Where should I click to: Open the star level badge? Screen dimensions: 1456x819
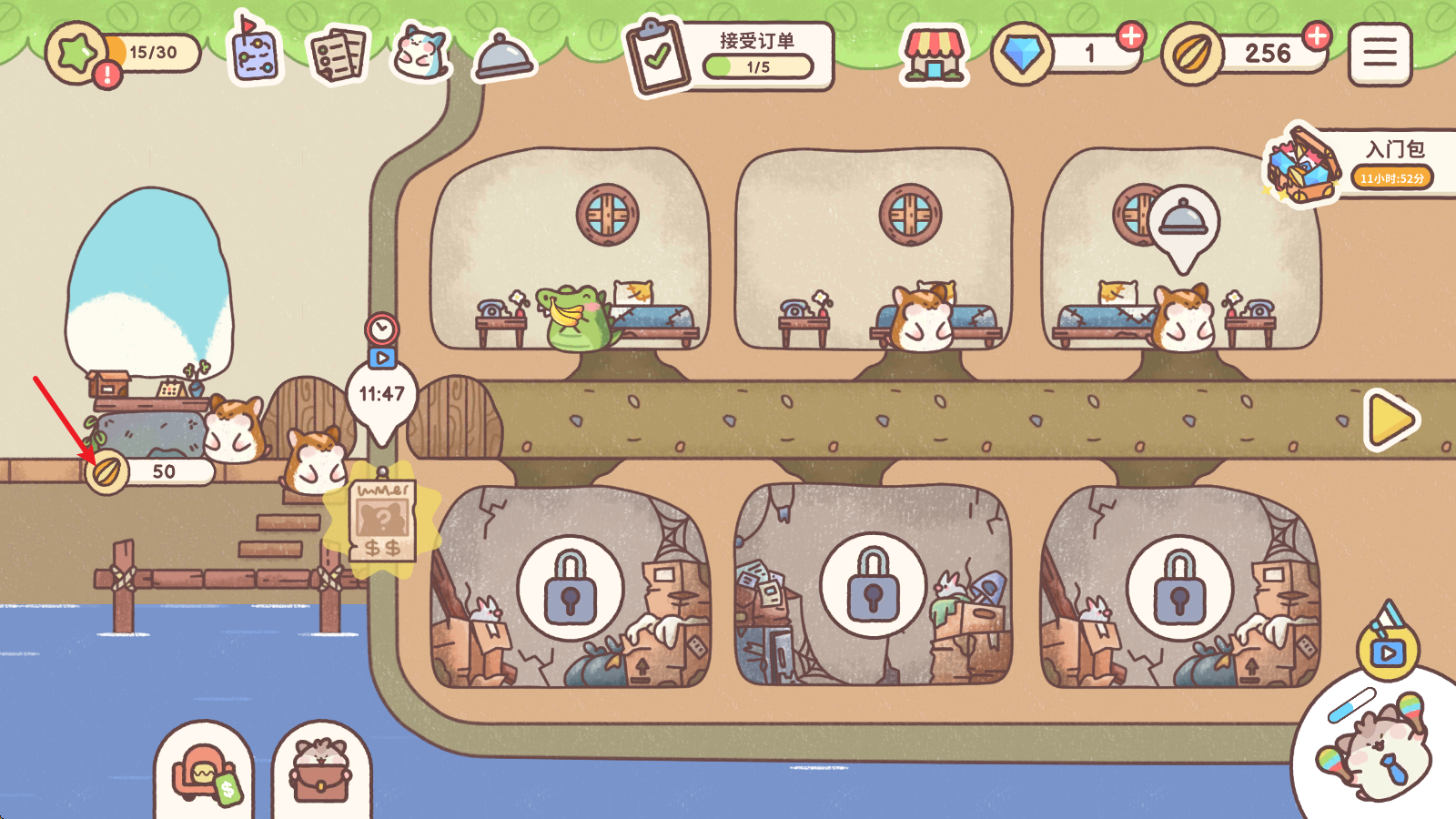[78, 55]
